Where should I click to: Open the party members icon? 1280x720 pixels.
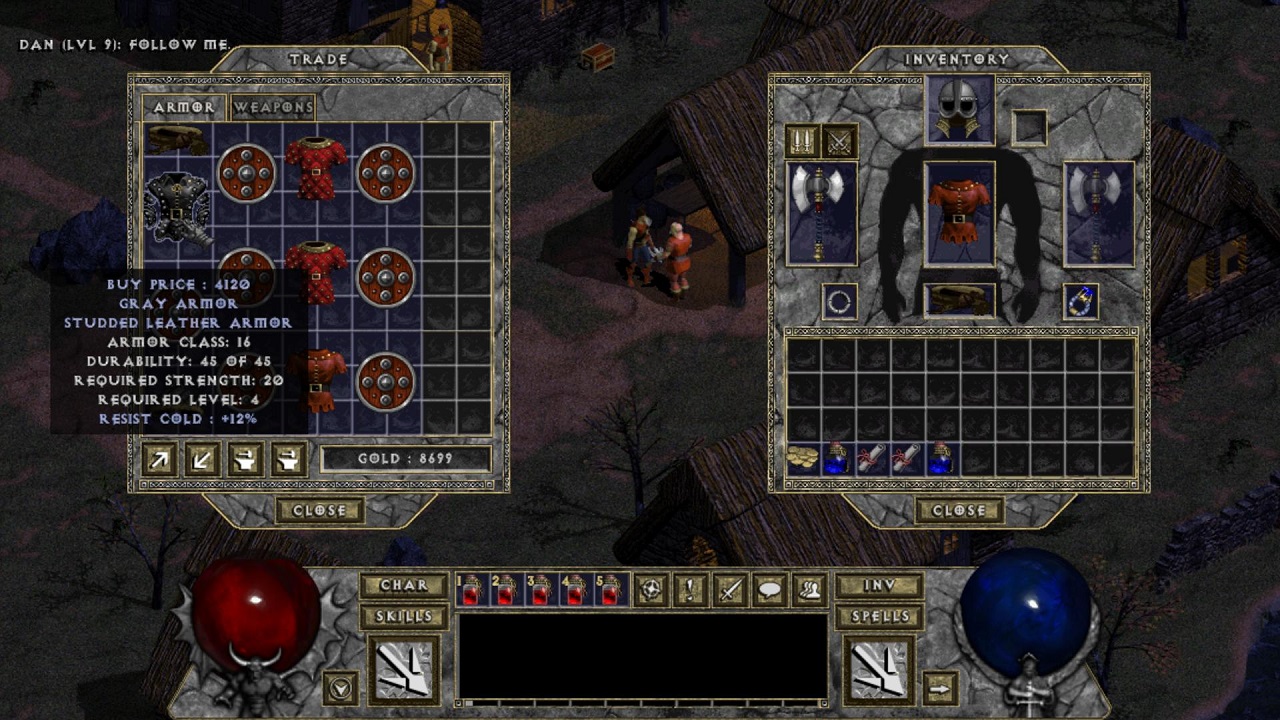pos(809,590)
